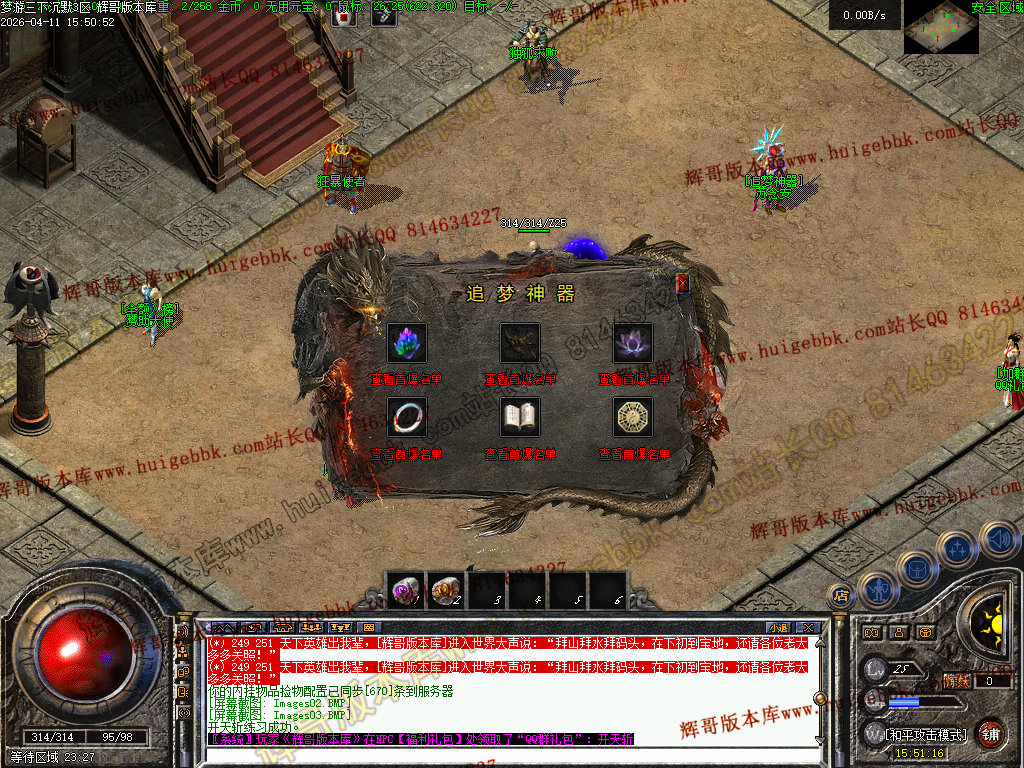Click the red 铺 stall button
Image resolution: width=1024 pixels, height=768 pixels.
pos(990,733)
